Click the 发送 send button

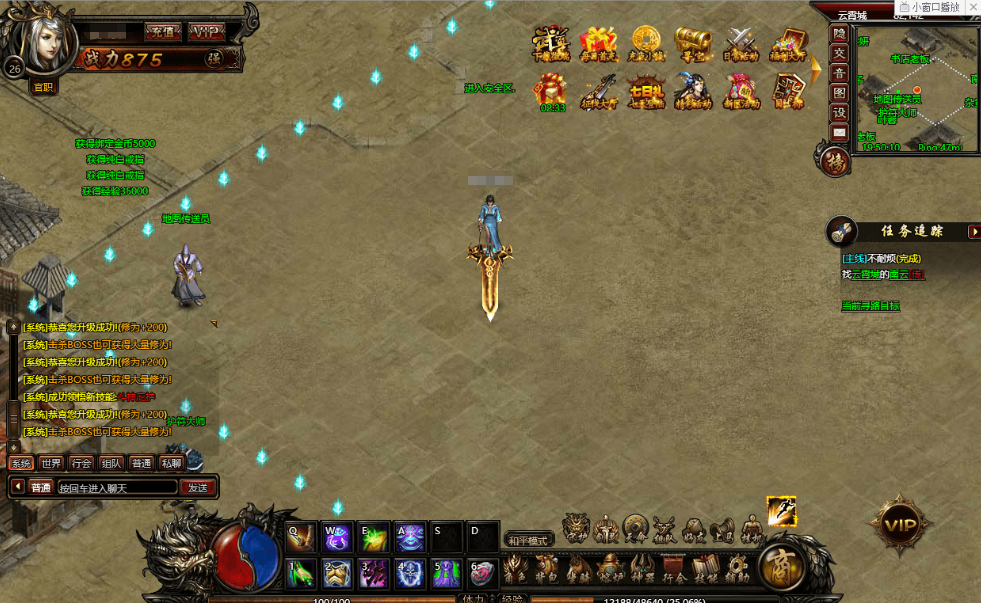tap(196, 487)
